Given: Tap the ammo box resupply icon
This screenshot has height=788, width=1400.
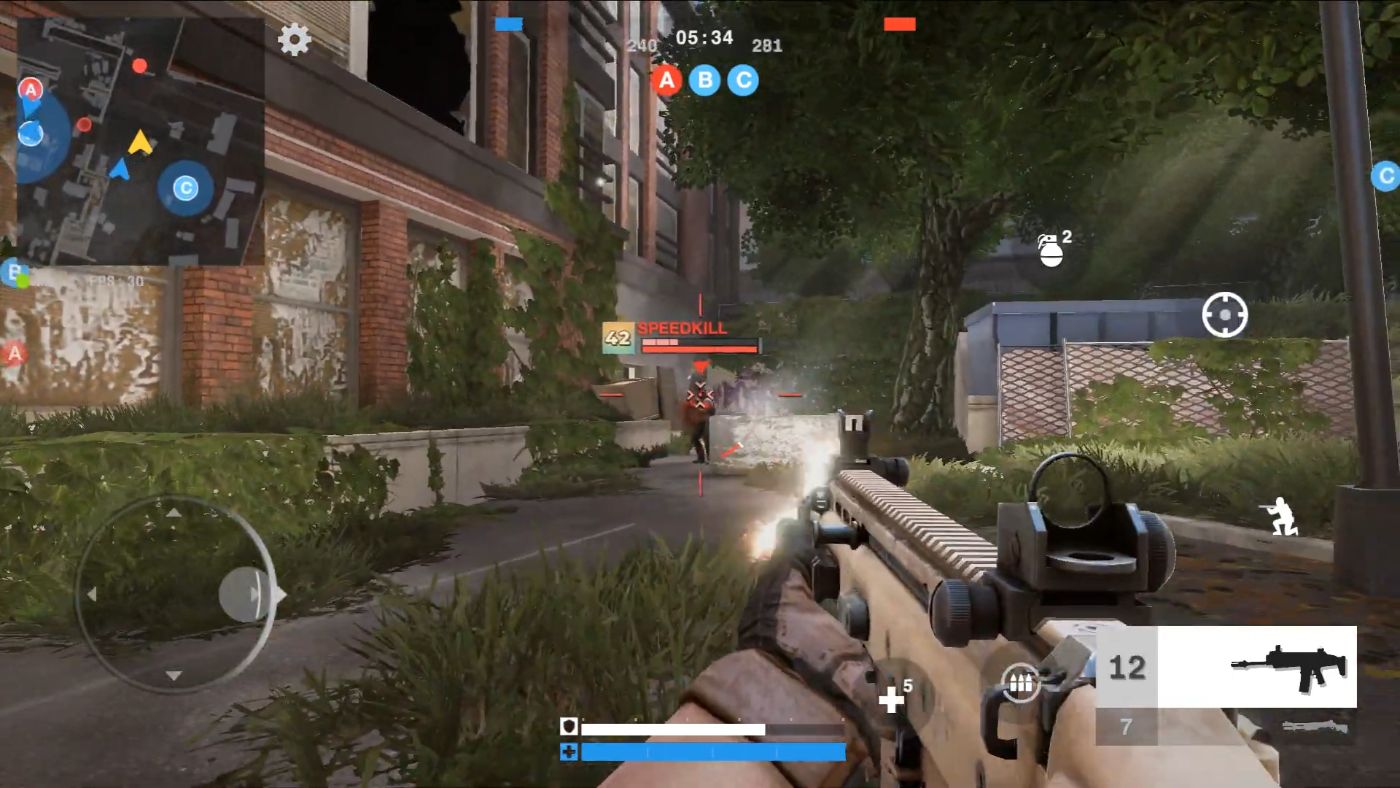Looking at the screenshot, I should coord(1019,683).
